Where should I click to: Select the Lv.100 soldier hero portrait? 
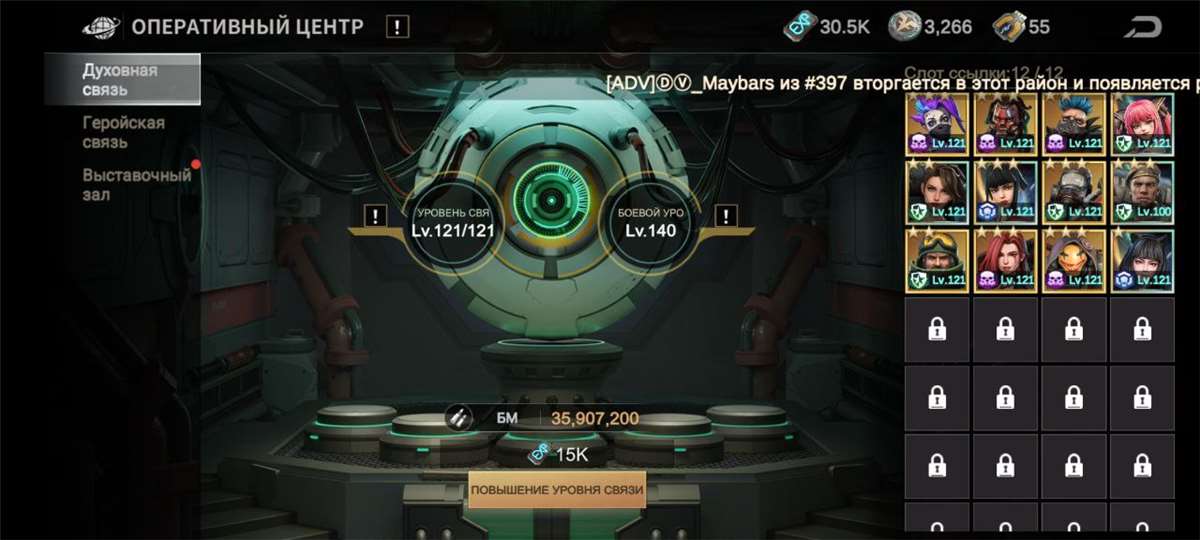[x=1142, y=191]
